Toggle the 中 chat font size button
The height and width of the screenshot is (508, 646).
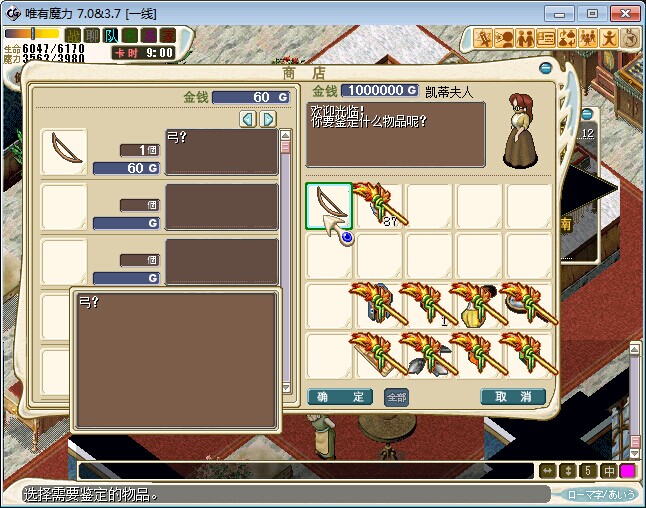coord(608,470)
